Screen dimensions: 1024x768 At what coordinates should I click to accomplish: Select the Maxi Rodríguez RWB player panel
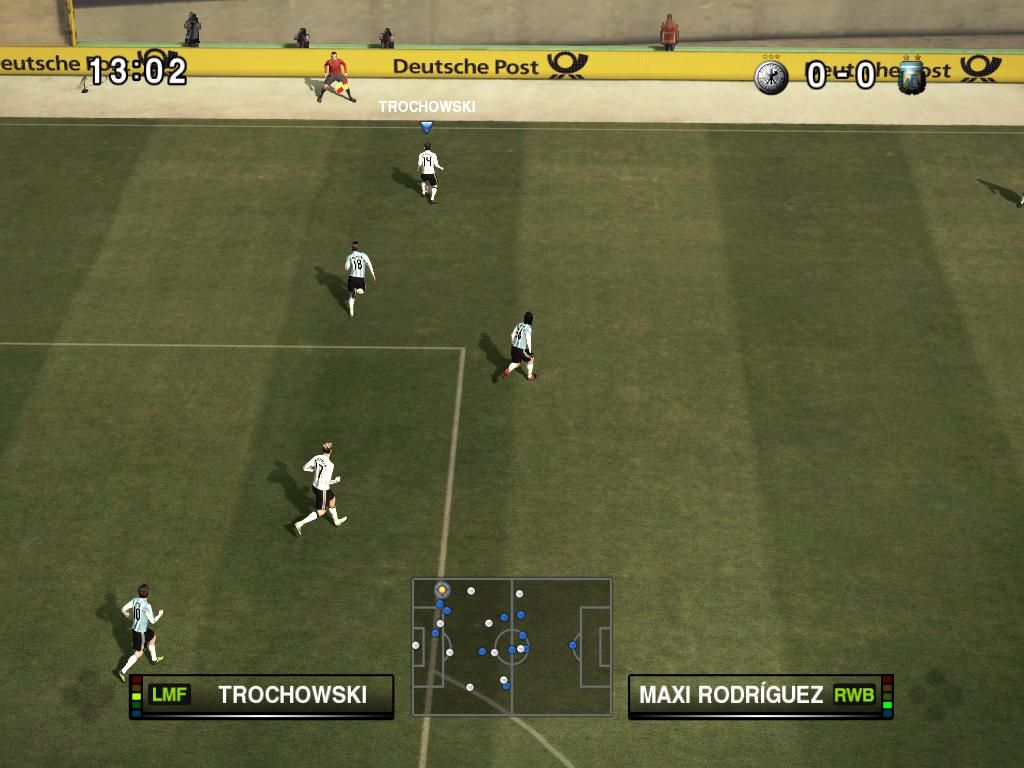point(760,695)
